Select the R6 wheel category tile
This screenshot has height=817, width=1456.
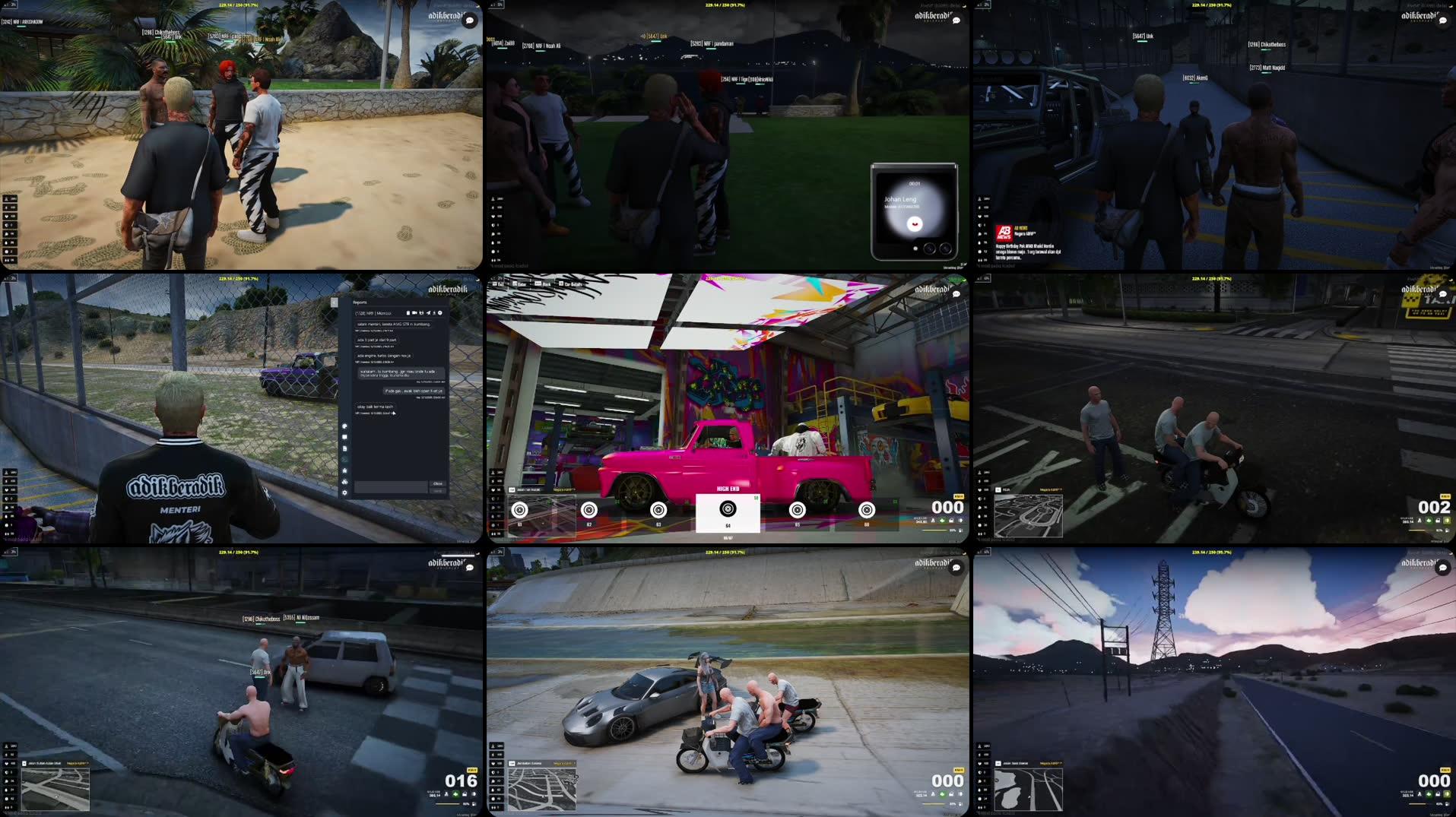pos(866,509)
